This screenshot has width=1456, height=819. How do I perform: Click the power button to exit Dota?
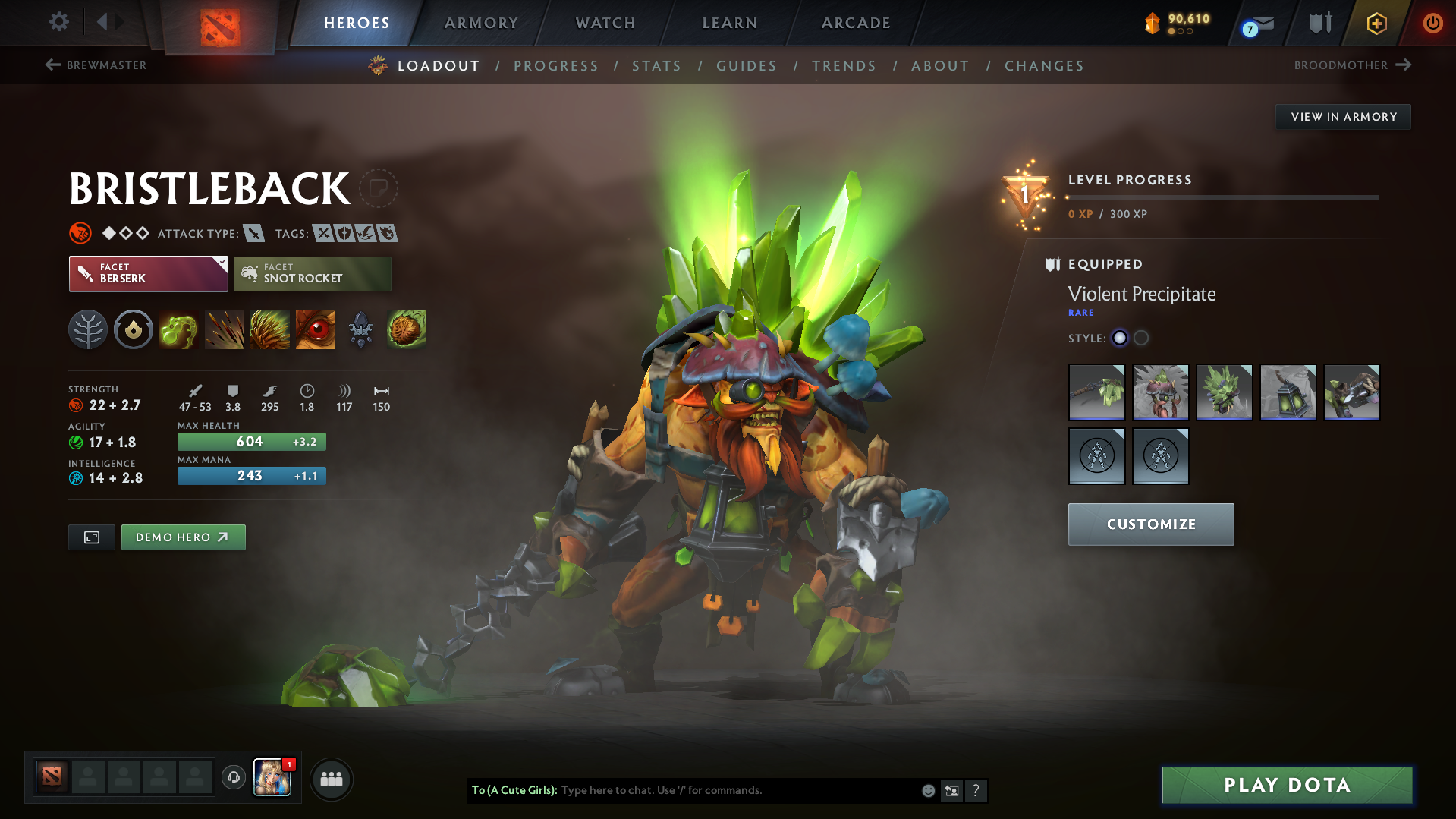point(1432,23)
